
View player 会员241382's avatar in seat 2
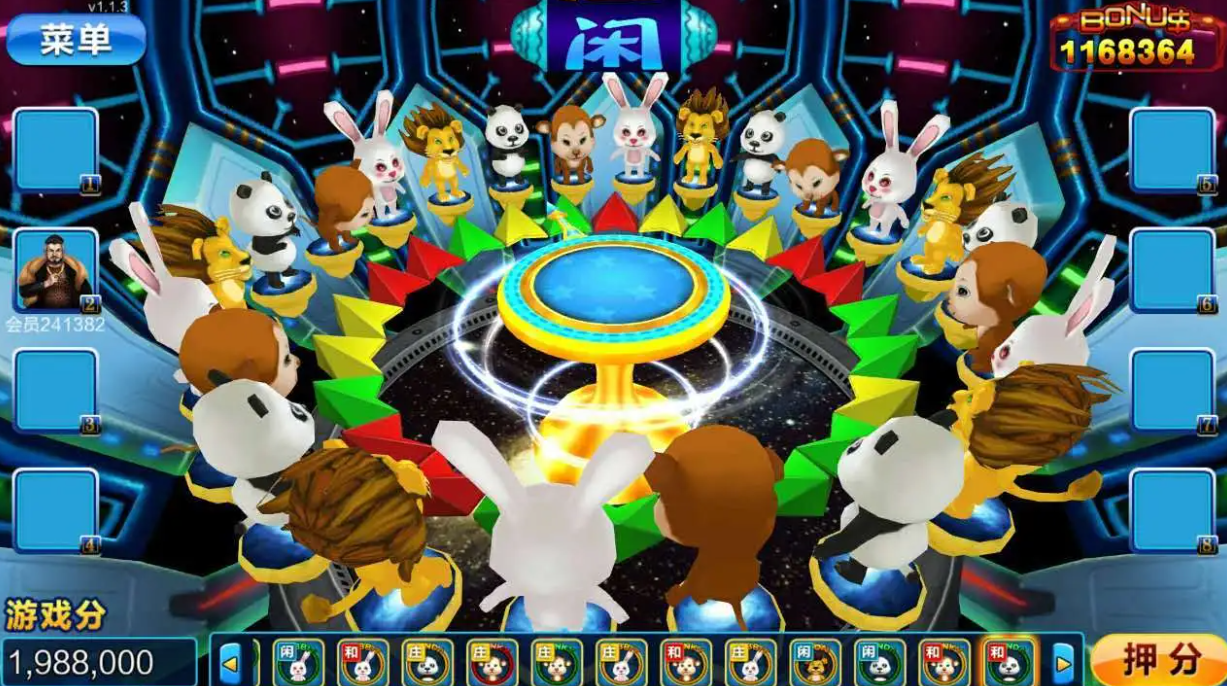point(55,270)
